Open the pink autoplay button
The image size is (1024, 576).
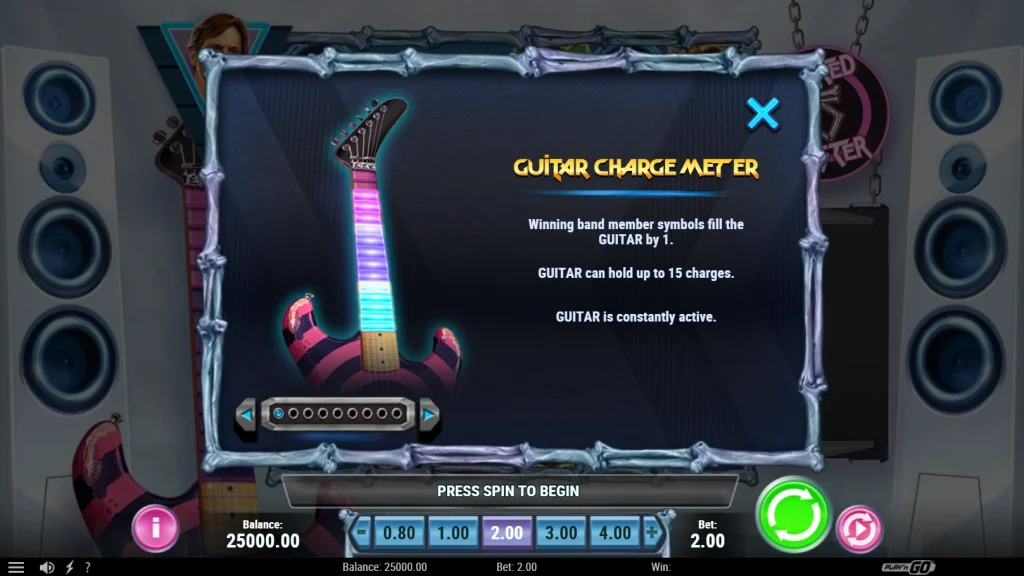pyautogui.click(x=858, y=528)
